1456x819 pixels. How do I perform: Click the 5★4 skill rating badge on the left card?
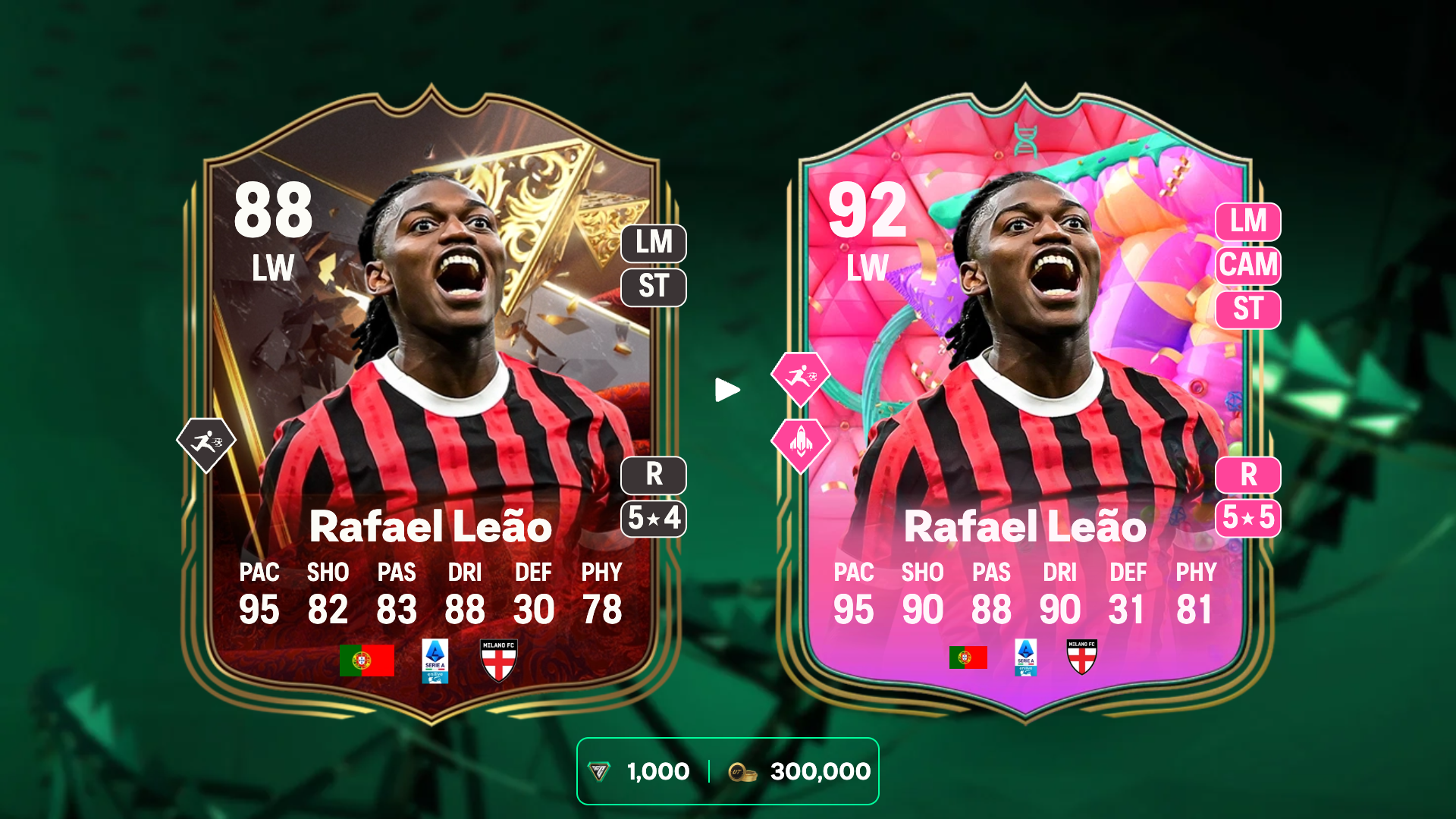coord(654,519)
